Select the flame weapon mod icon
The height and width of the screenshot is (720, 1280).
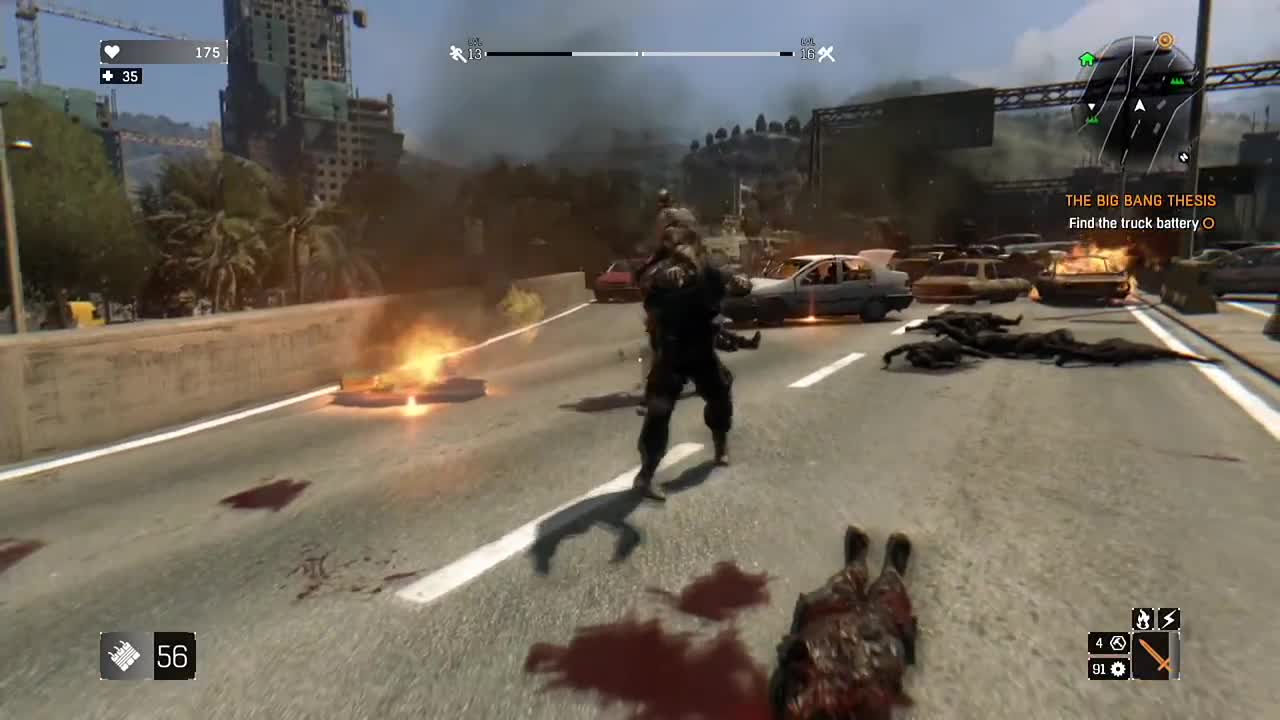pyautogui.click(x=1142, y=619)
